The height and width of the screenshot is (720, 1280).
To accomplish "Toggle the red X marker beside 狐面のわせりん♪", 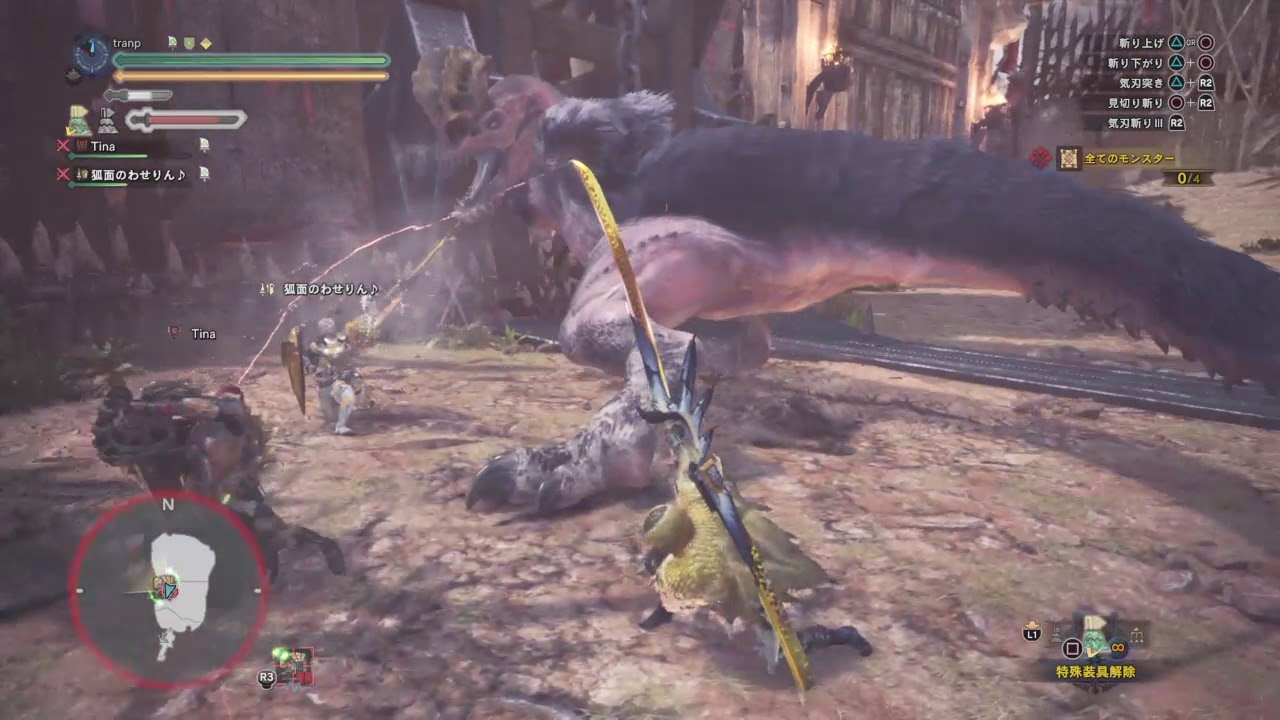I will point(62,174).
